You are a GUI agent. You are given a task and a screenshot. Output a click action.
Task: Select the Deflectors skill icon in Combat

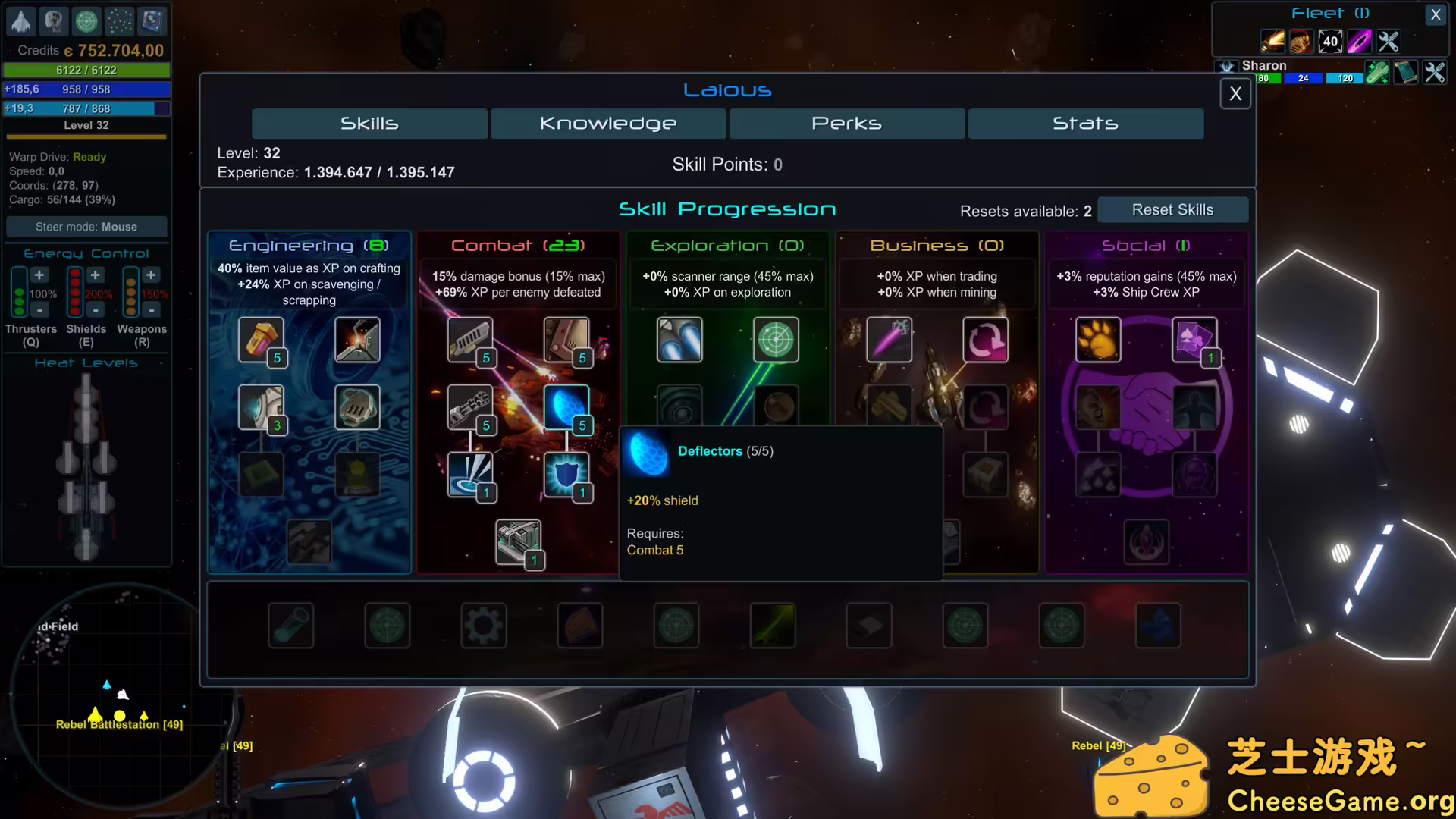[x=566, y=406]
